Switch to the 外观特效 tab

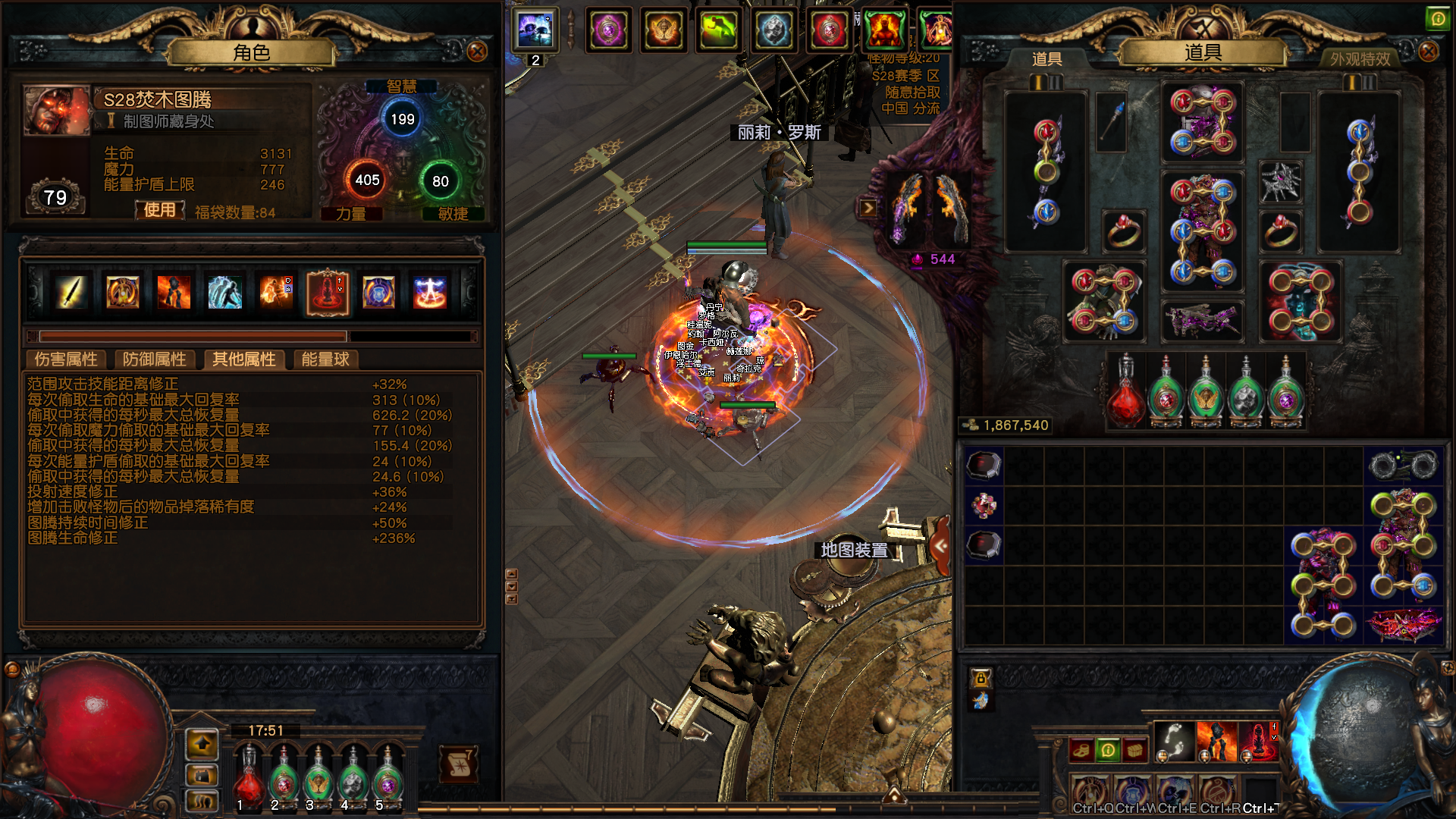pyautogui.click(x=1360, y=58)
